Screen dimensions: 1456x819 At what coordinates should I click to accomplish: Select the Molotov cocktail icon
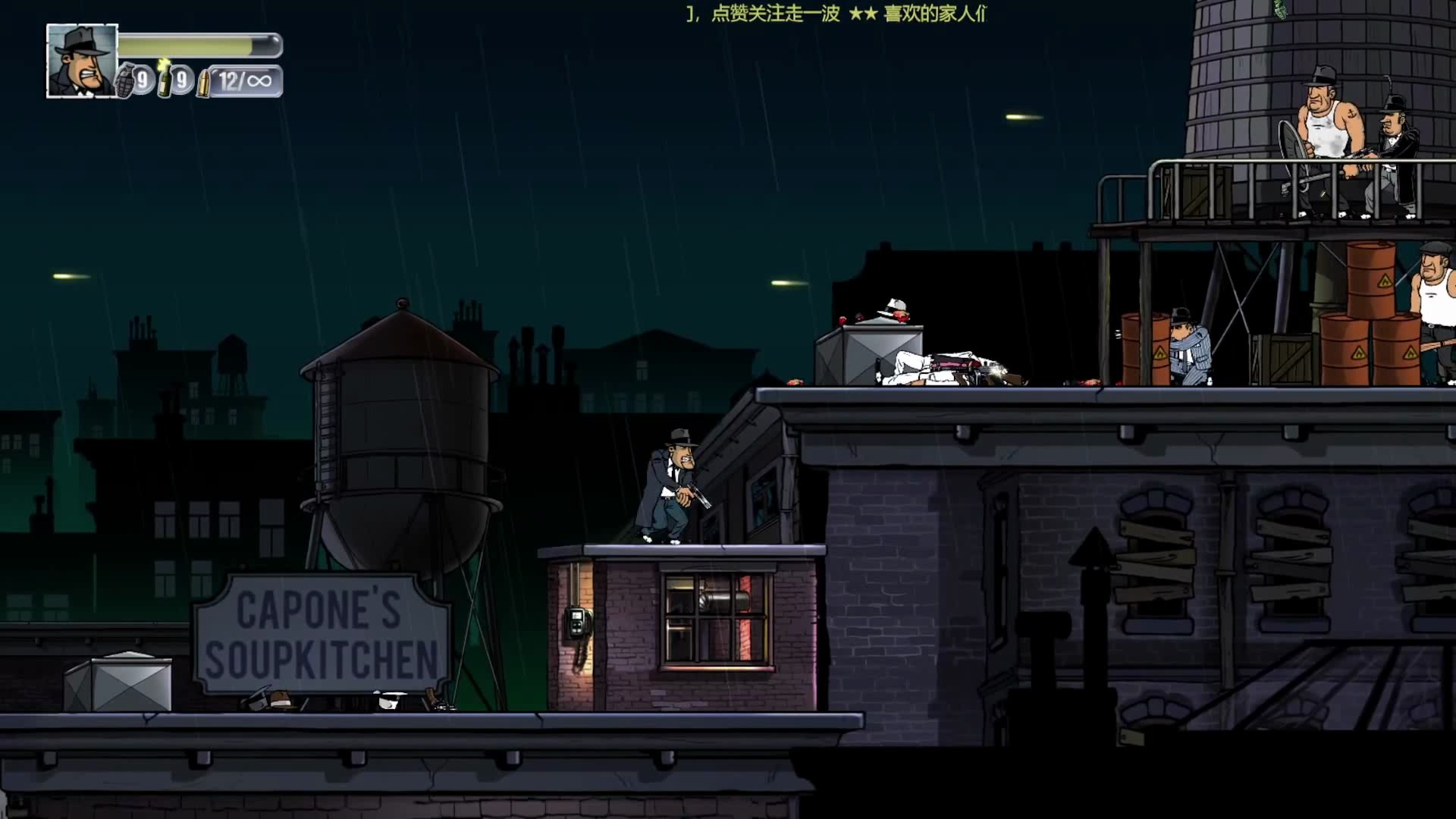coord(165,79)
